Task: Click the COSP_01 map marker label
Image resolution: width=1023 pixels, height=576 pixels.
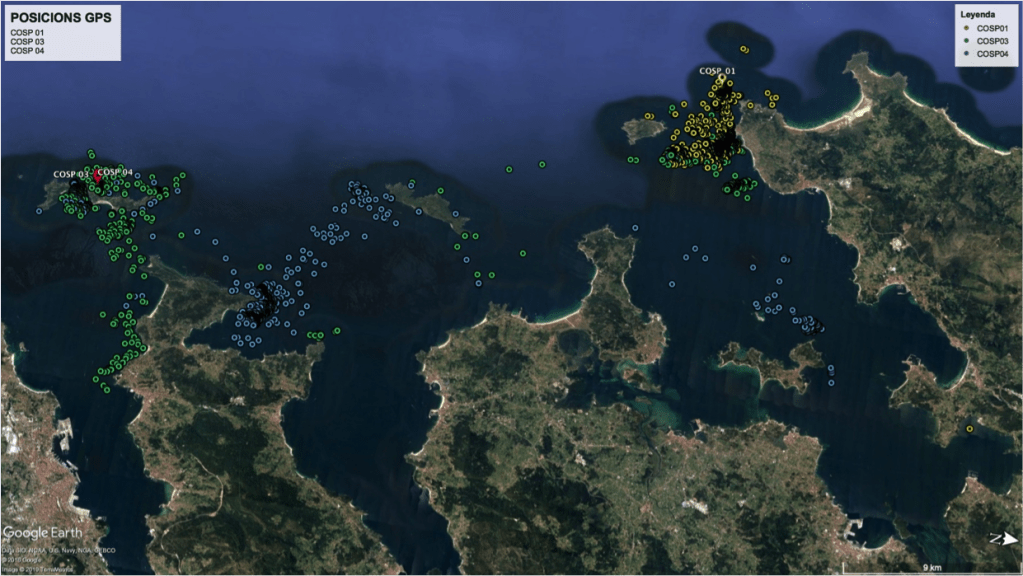Action: [x=717, y=71]
